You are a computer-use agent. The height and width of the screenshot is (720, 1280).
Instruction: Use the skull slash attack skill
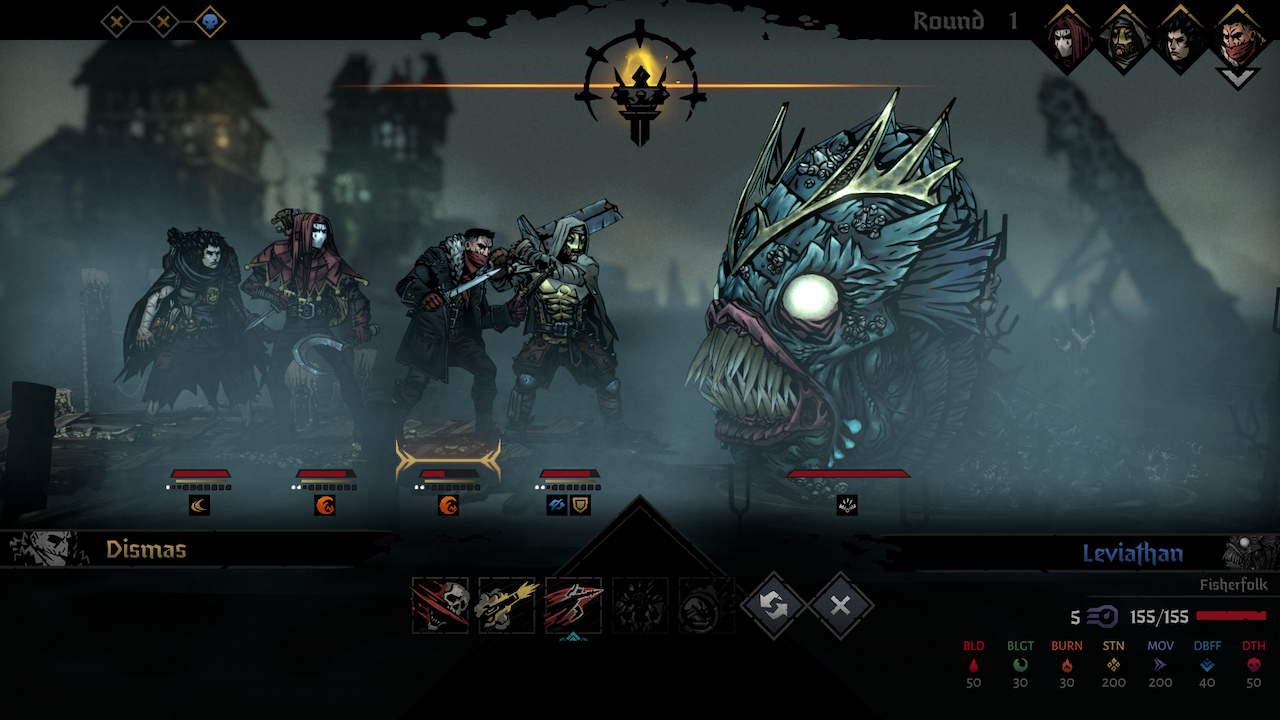[x=440, y=605]
